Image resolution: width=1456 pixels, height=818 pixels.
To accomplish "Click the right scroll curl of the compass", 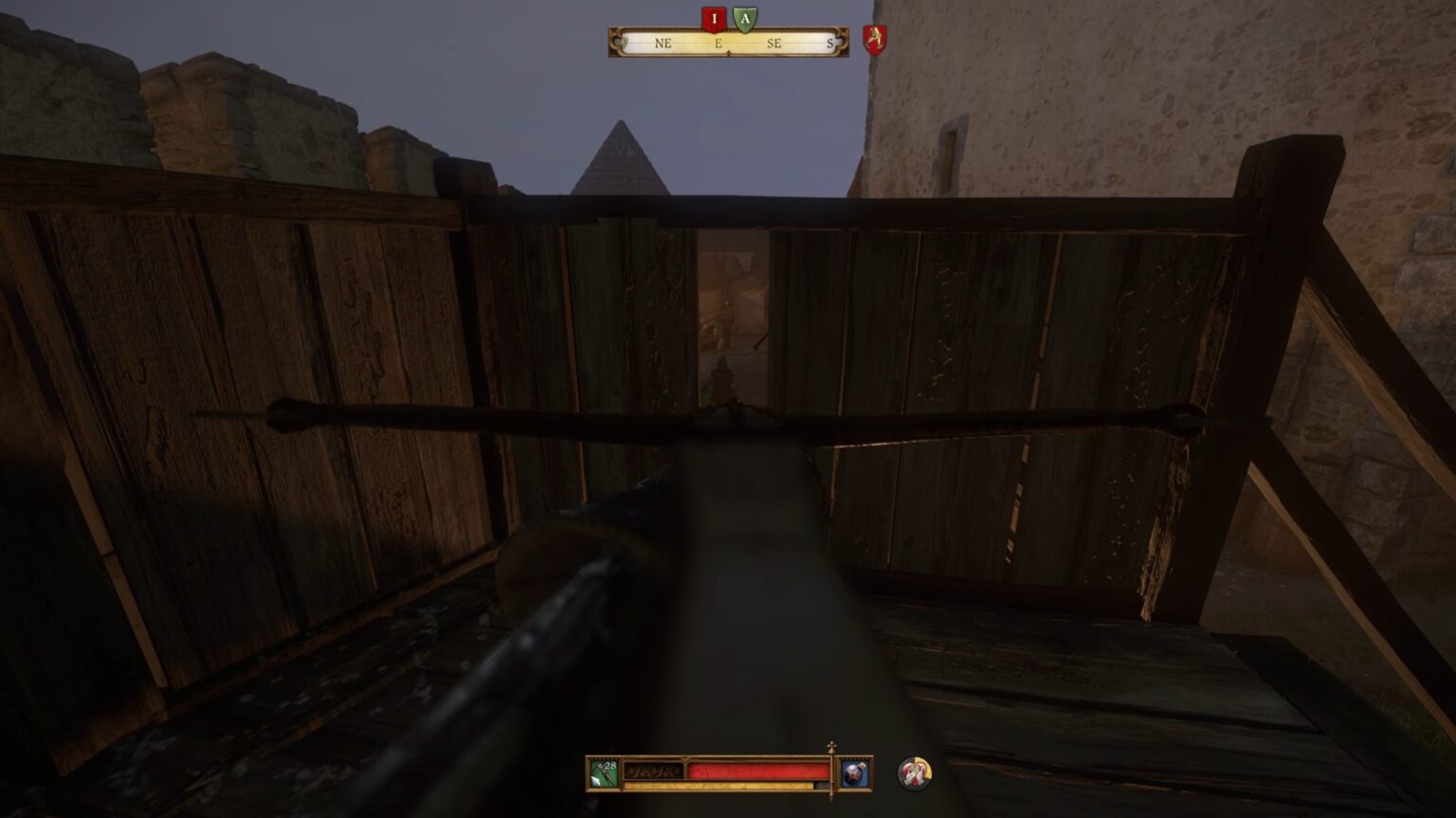I will click(841, 41).
